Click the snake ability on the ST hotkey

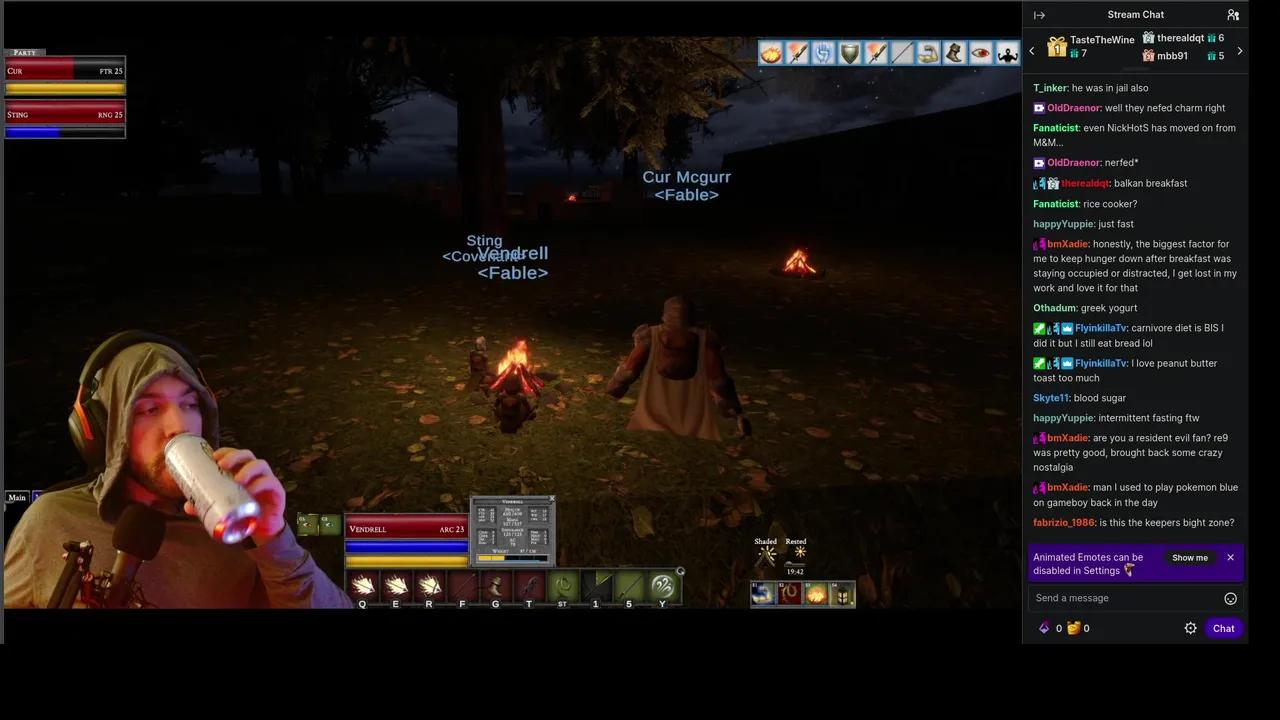click(x=564, y=586)
